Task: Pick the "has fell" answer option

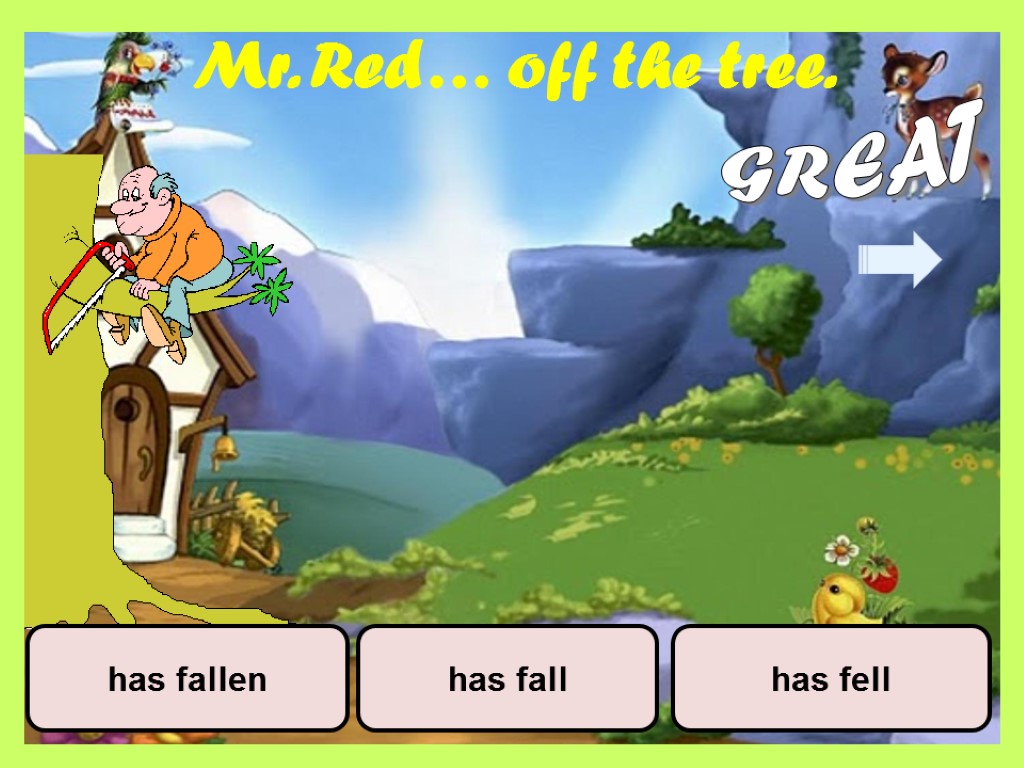Action: 830,679
